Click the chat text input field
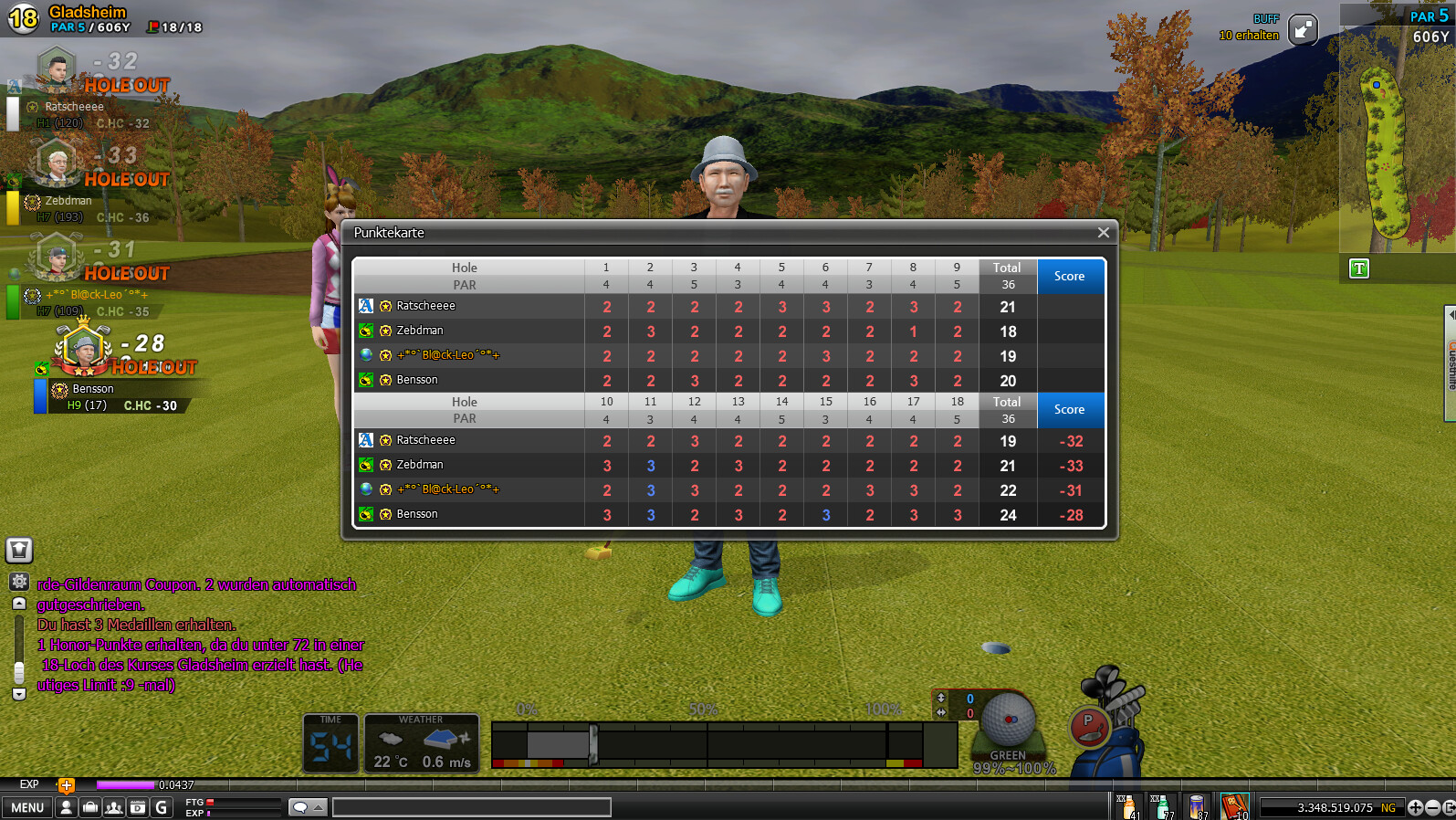The height and width of the screenshot is (820, 1456). 471,807
